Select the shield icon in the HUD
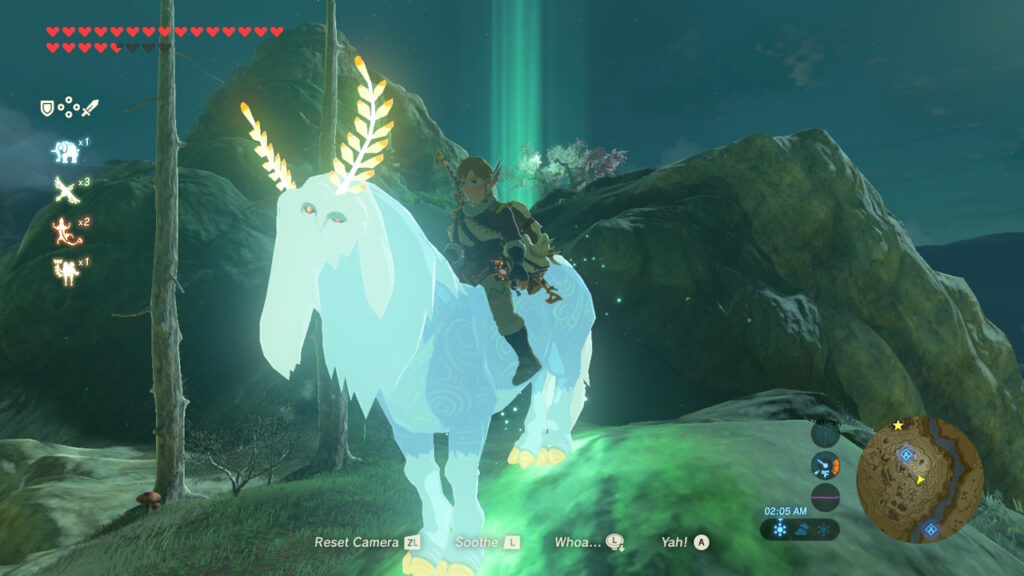The height and width of the screenshot is (576, 1024). pos(46,107)
